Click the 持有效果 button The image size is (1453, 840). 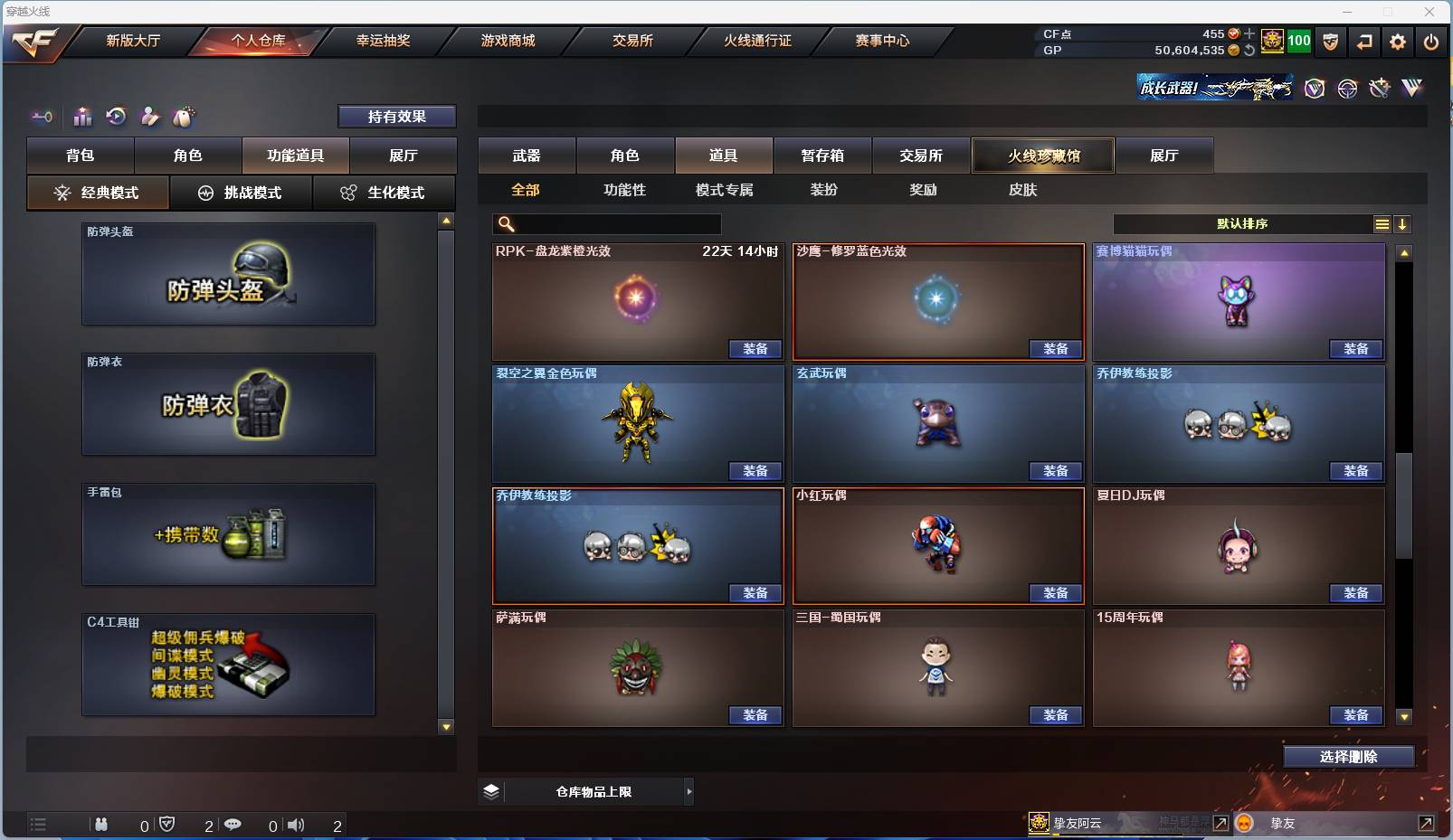398,117
